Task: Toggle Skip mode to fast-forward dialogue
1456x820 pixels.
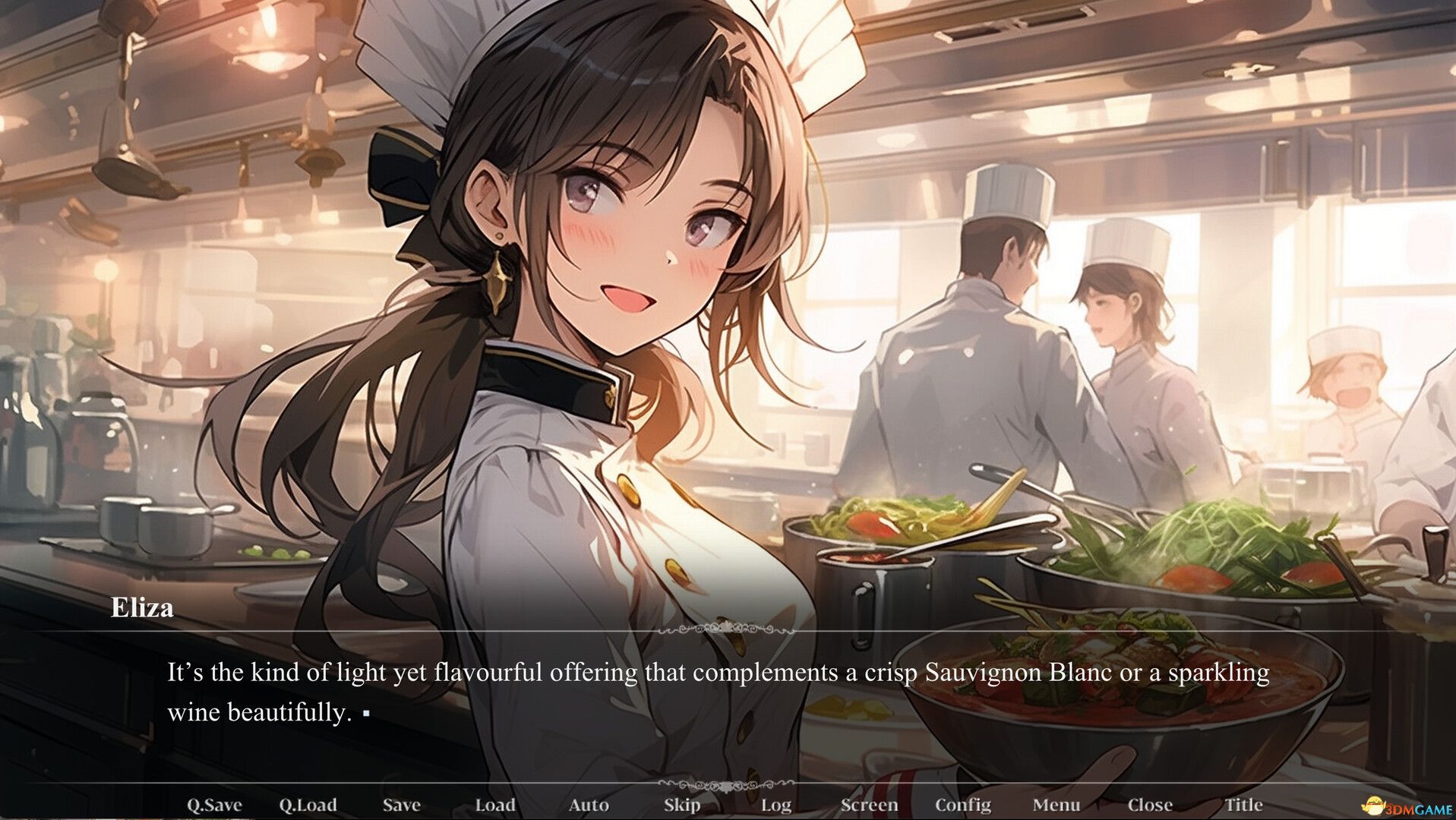Action: pyautogui.click(x=682, y=804)
